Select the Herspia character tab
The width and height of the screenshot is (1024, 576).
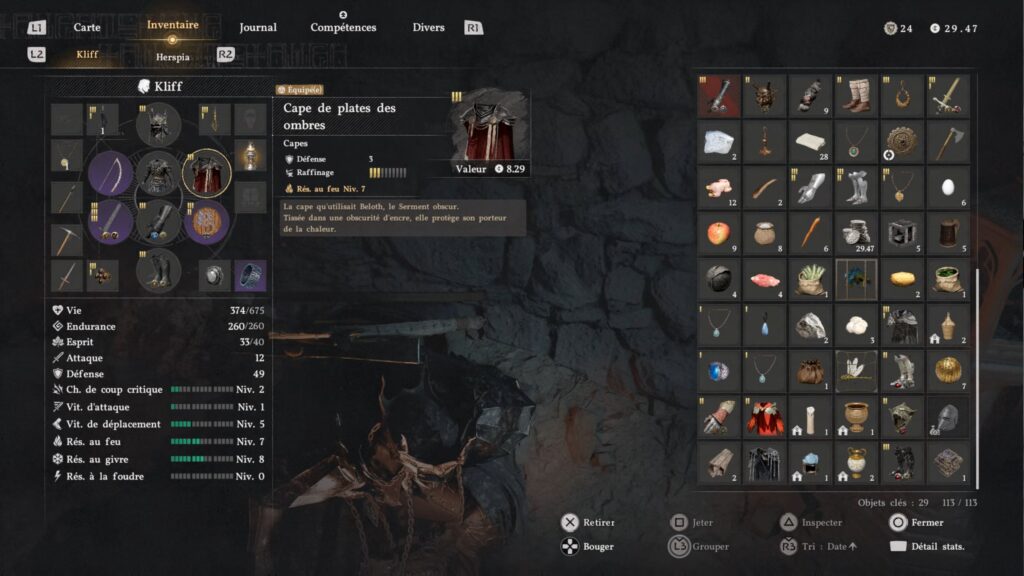pyautogui.click(x=172, y=57)
